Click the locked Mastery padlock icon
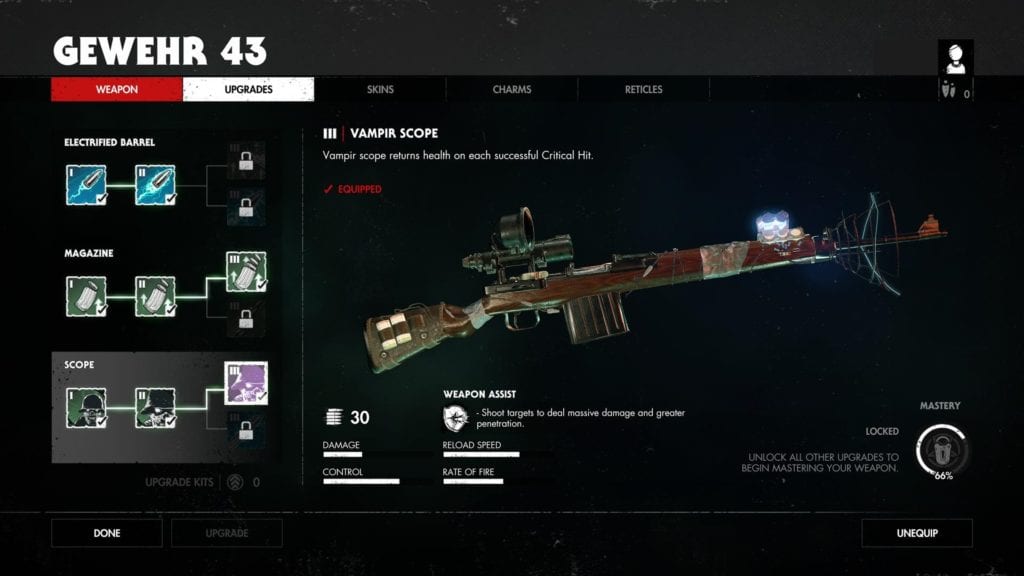Image resolution: width=1024 pixels, height=576 pixels. [942, 449]
